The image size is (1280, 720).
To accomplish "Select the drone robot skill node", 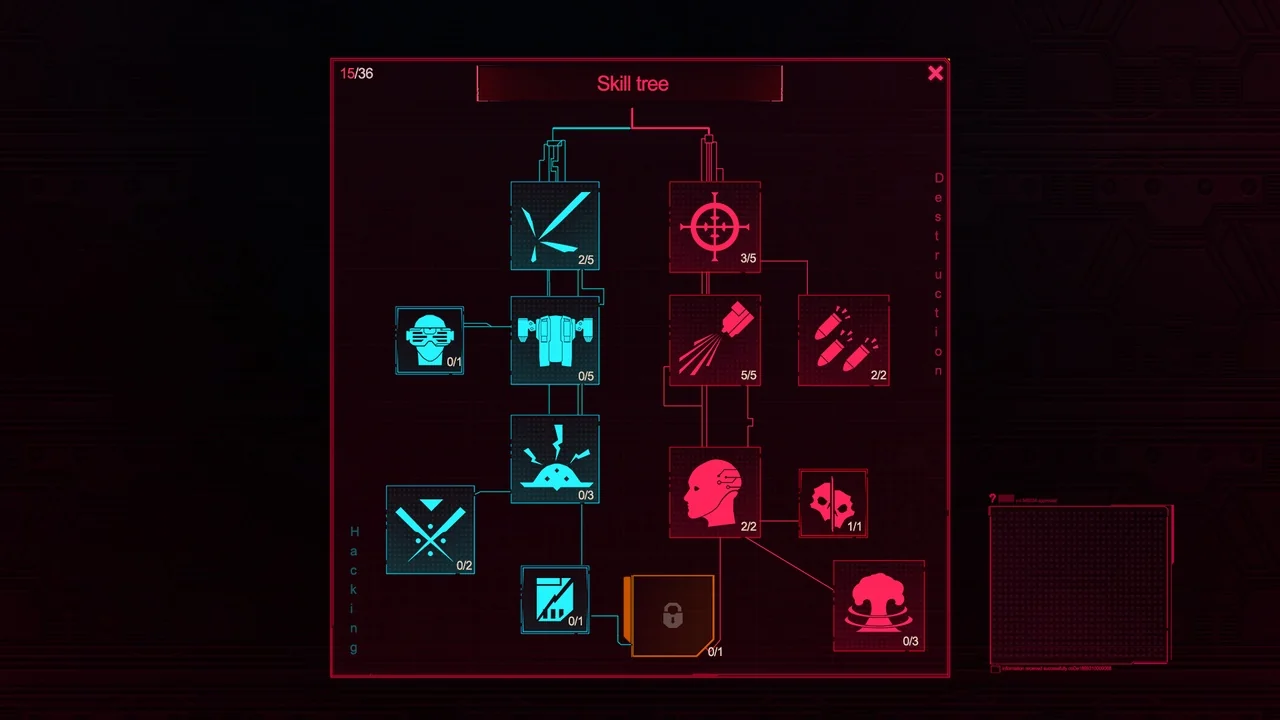I will click(x=555, y=340).
